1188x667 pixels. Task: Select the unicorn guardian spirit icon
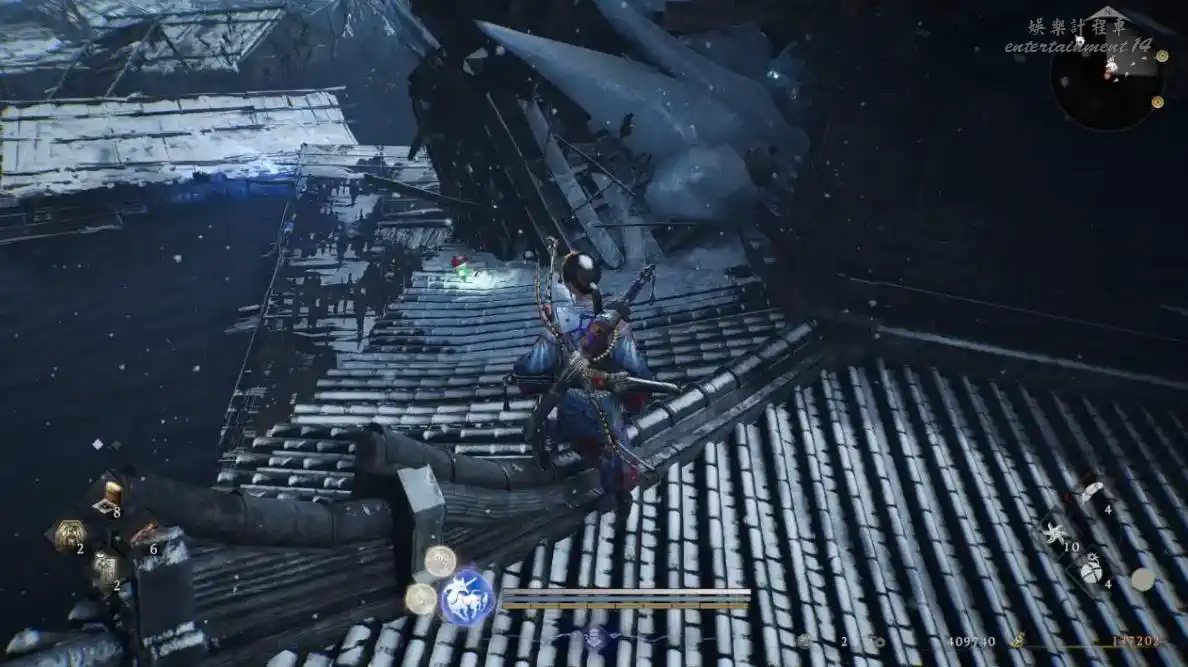click(x=467, y=598)
